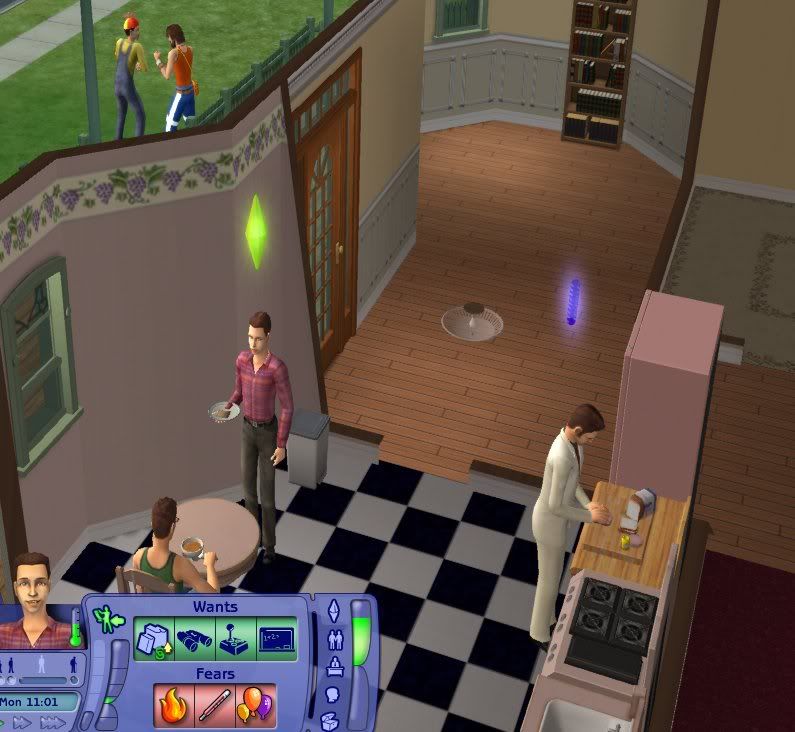Show the head-shaped personality panel tab
This screenshot has height=732, width=795.
335,695
